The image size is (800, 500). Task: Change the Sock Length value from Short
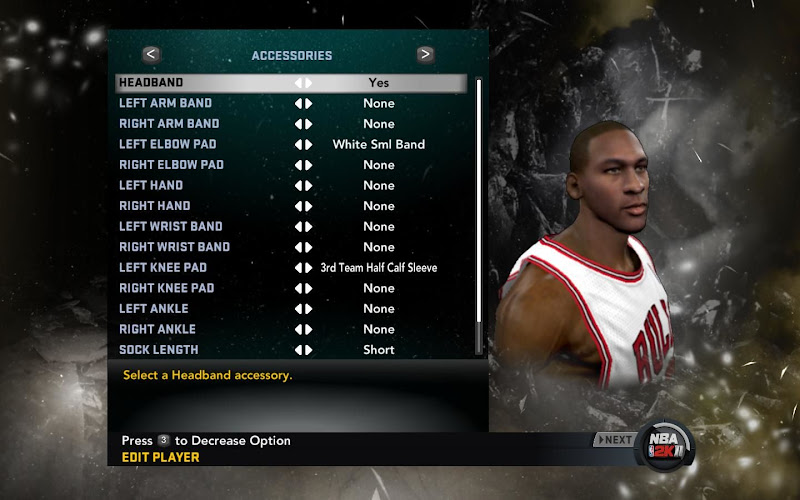[x=303, y=350]
